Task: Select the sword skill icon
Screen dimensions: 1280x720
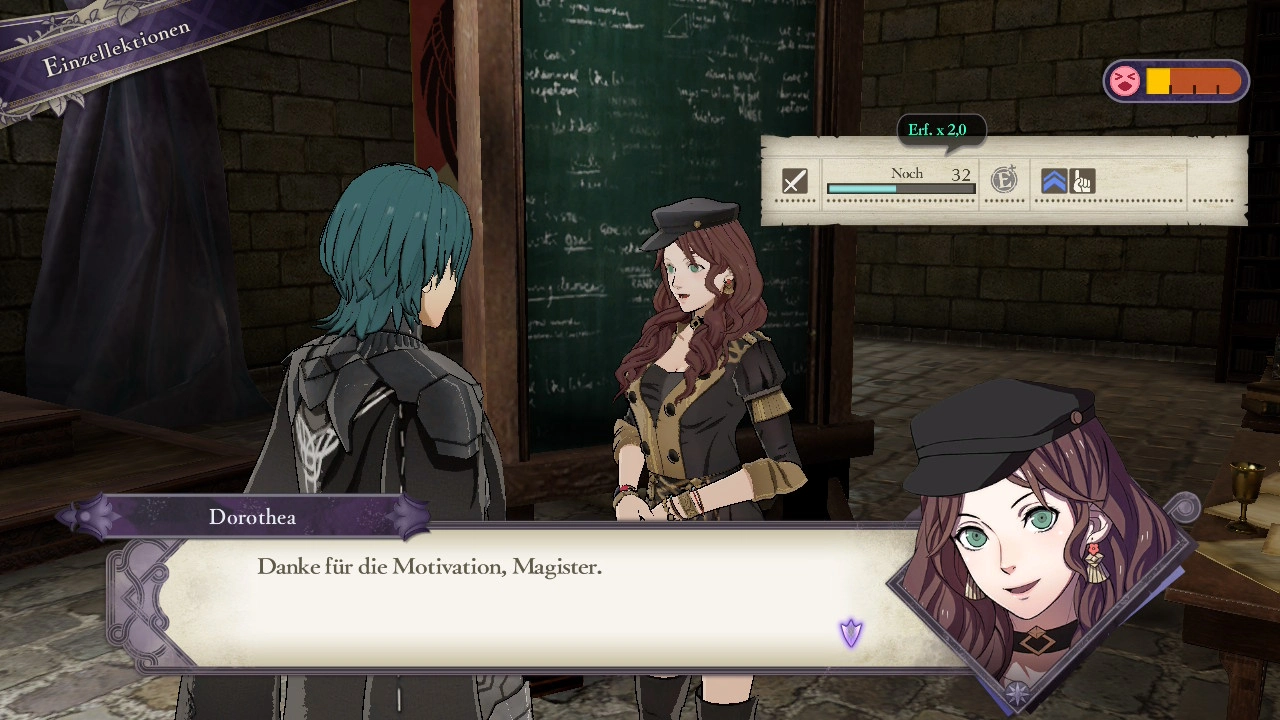Action: (x=794, y=181)
